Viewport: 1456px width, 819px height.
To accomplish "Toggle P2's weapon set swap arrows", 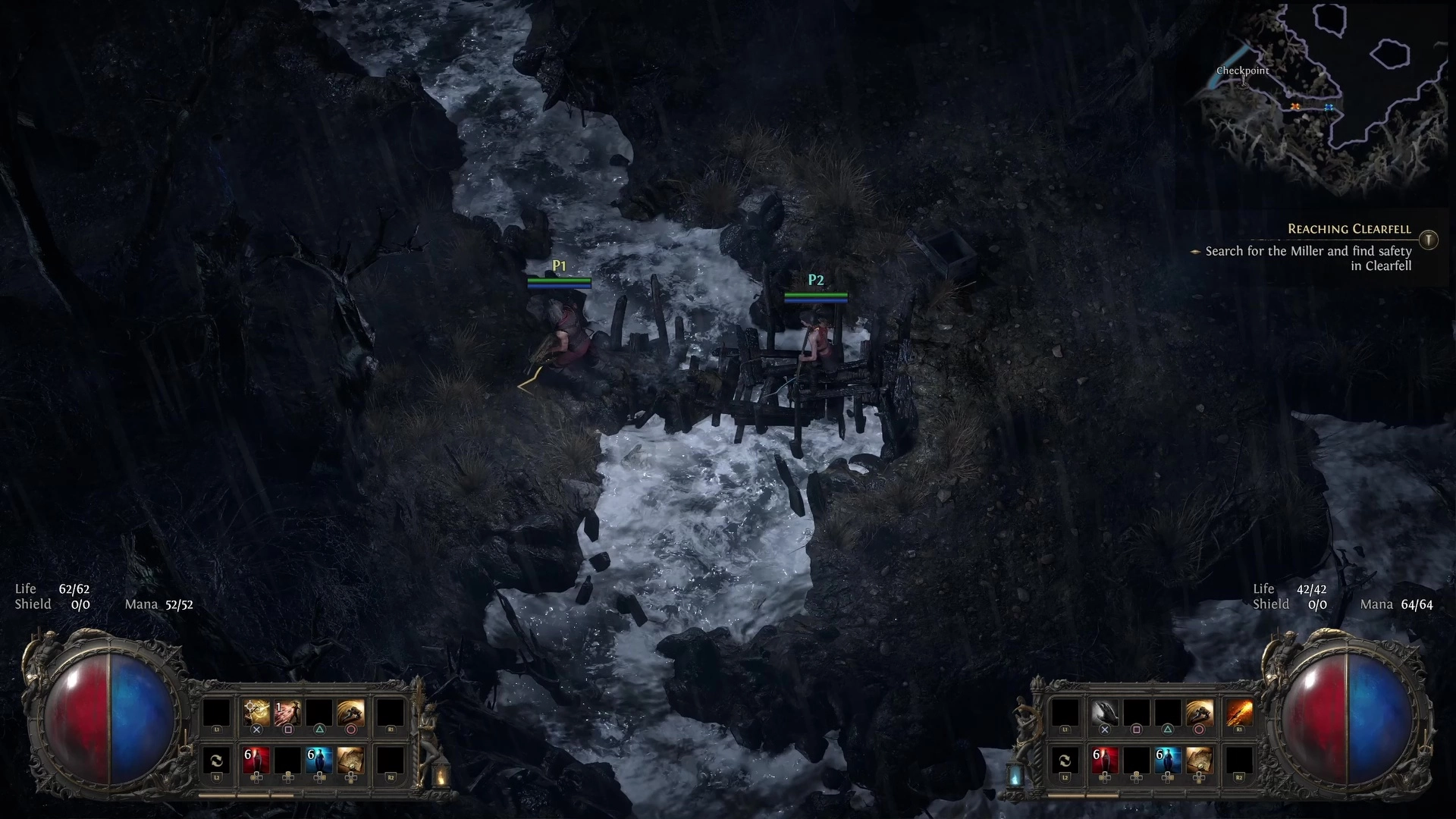I will pos(1067,760).
